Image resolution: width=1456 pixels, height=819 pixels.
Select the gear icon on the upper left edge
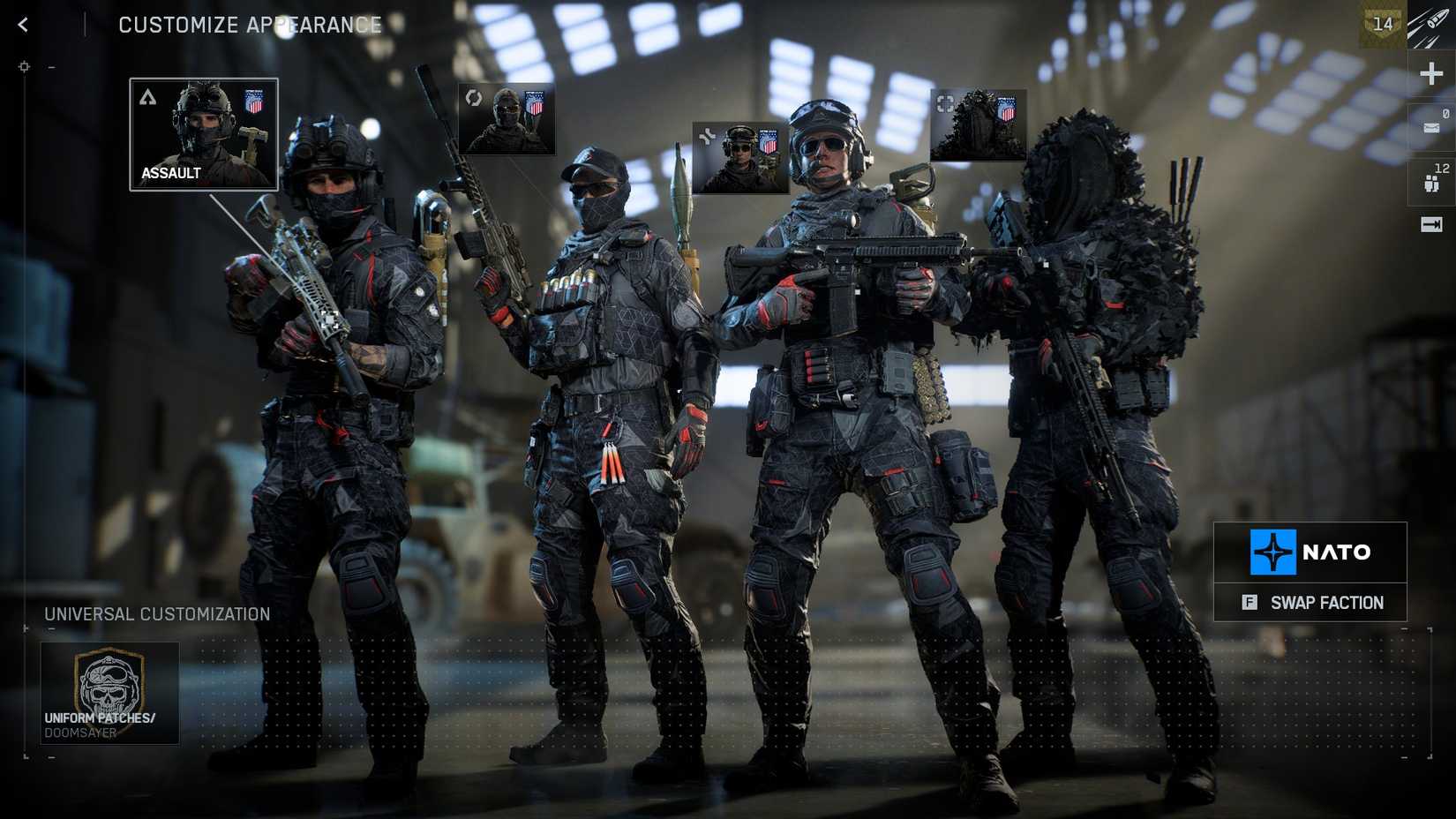click(24, 65)
